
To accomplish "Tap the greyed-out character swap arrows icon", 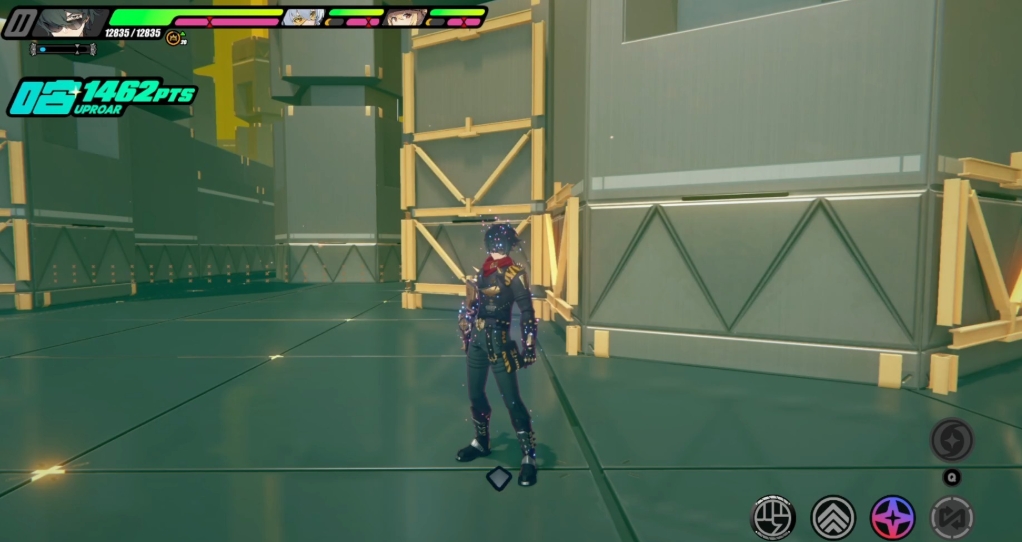I will pyautogui.click(x=951, y=517).
